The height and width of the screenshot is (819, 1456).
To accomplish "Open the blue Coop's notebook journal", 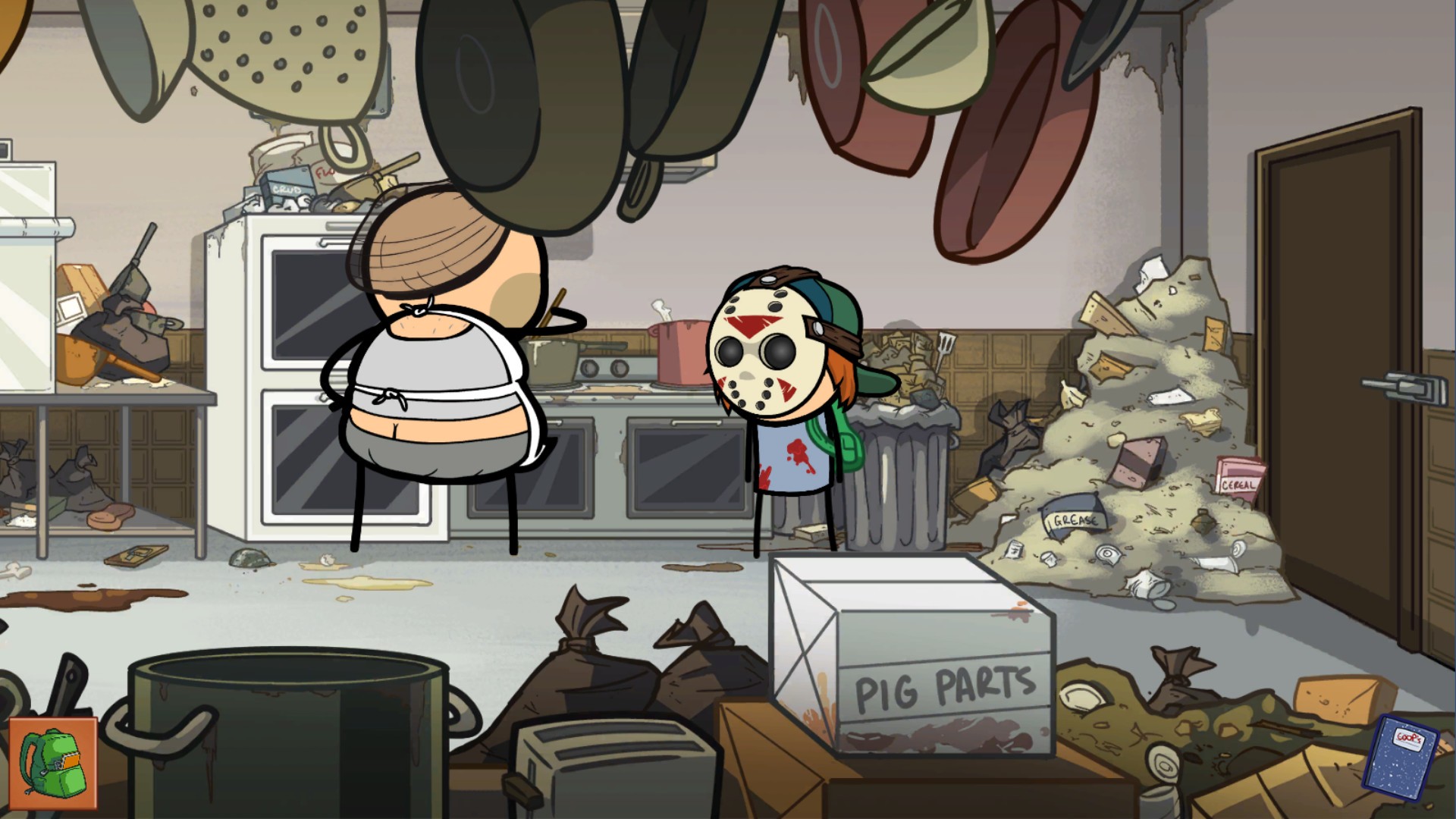I will click(x=1401, y=753).
